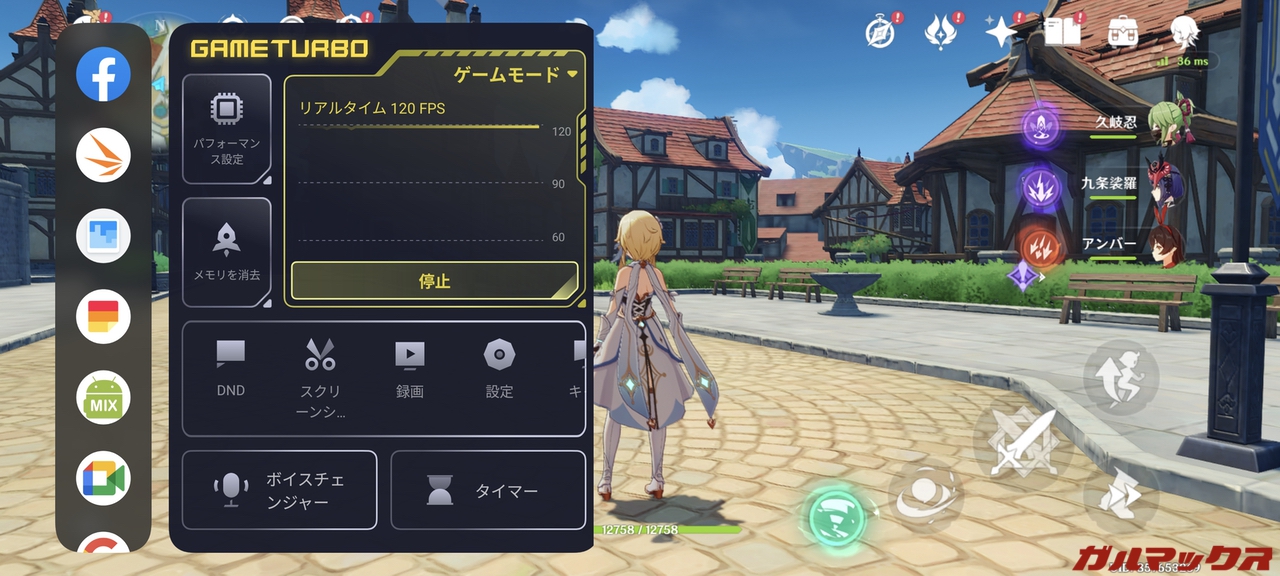Tap メモリを消去 to clear memory
The width and height of the screenshot is (1280, 576).
tap(227, 251)
